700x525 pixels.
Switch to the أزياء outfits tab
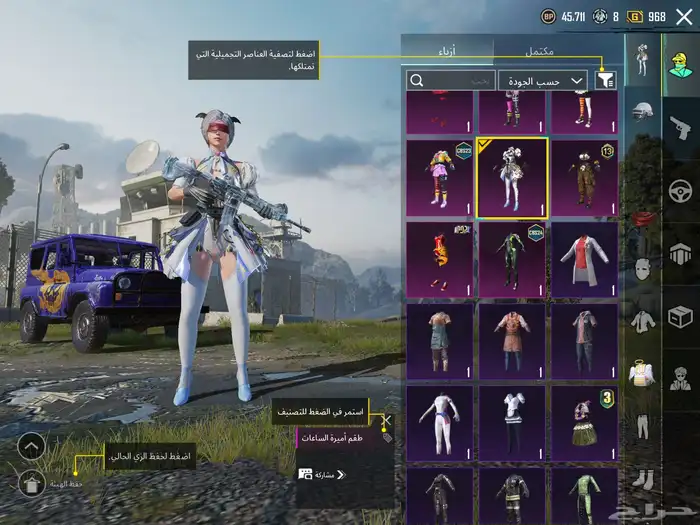[x=447, y=49]
